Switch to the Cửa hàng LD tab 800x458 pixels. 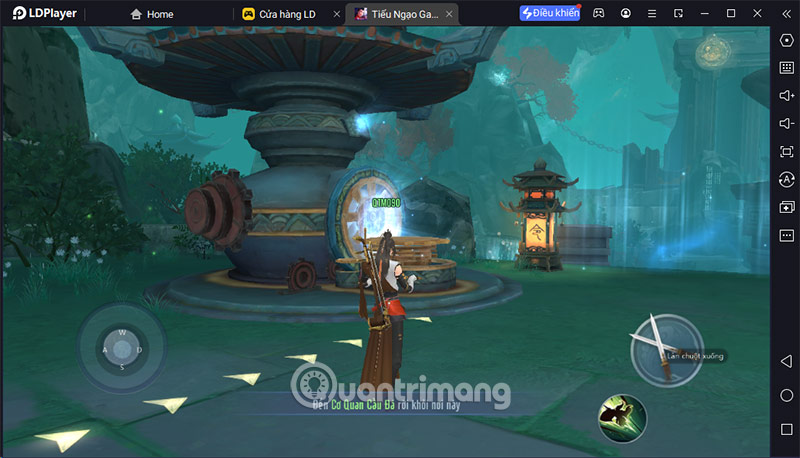tap(285, 14)
